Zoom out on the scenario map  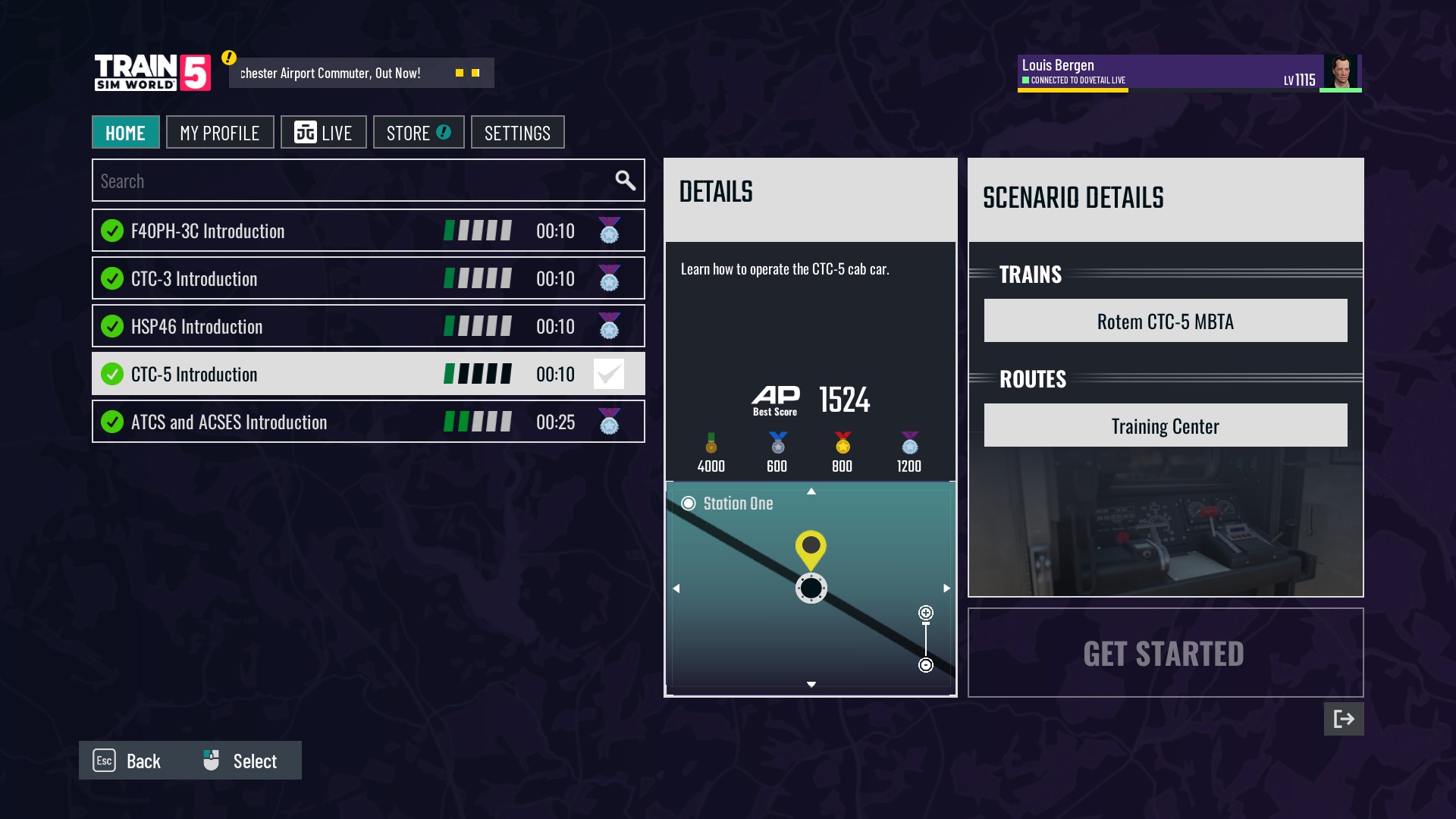tap(926, 665)
